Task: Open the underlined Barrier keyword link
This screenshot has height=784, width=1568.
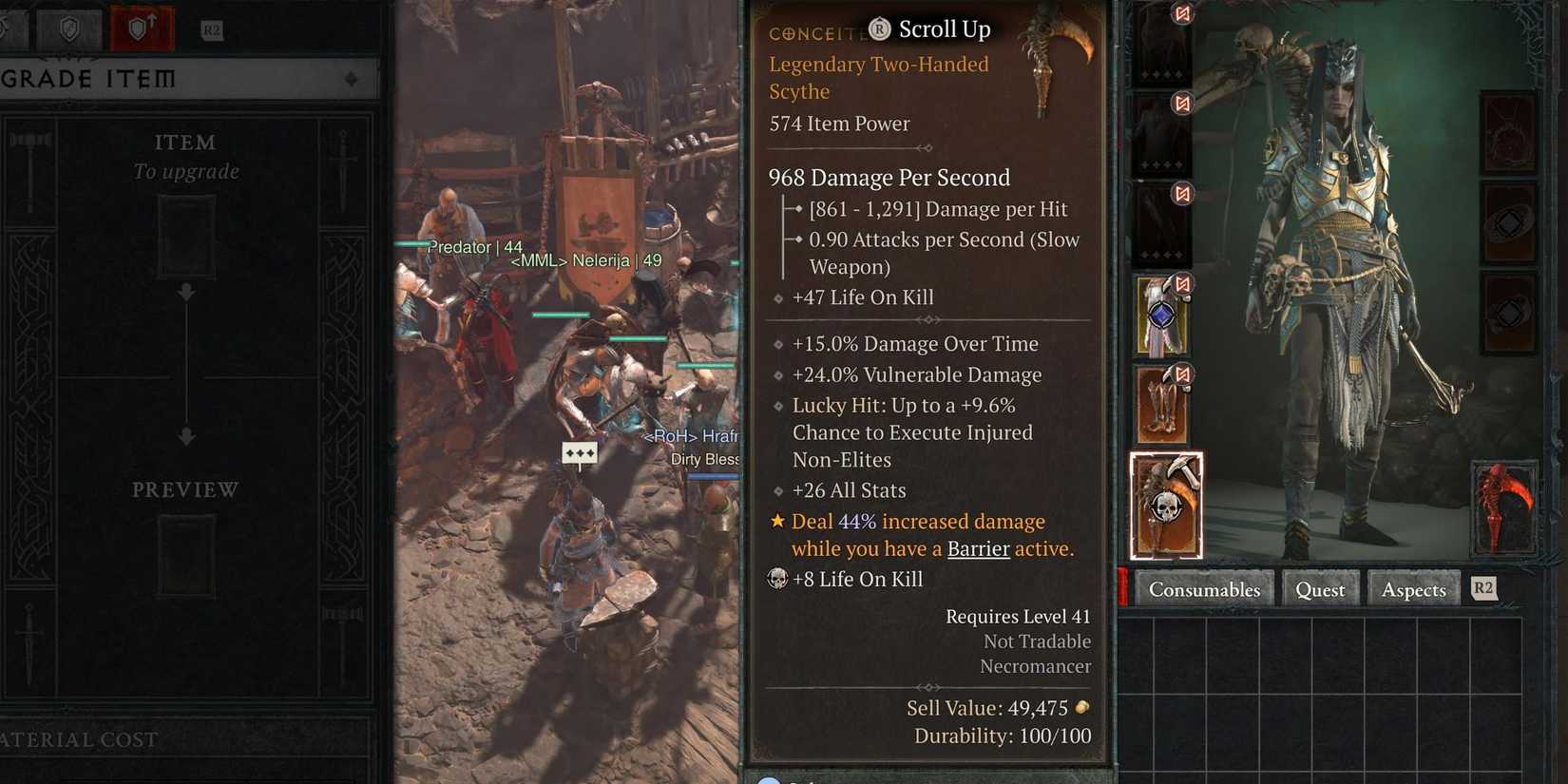Action: 978,548
